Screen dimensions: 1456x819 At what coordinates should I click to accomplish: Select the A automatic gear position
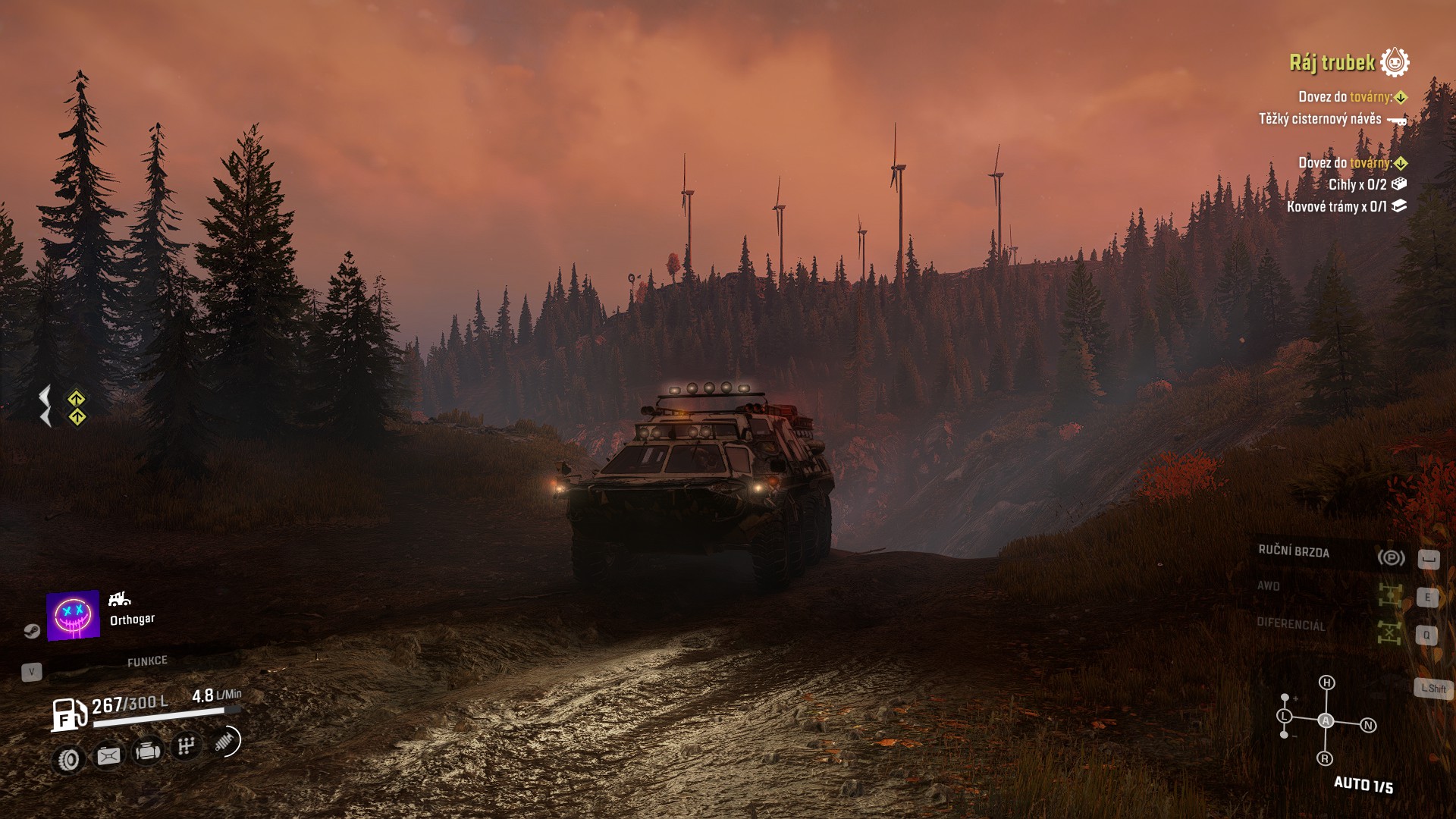tap(1326, 720)
